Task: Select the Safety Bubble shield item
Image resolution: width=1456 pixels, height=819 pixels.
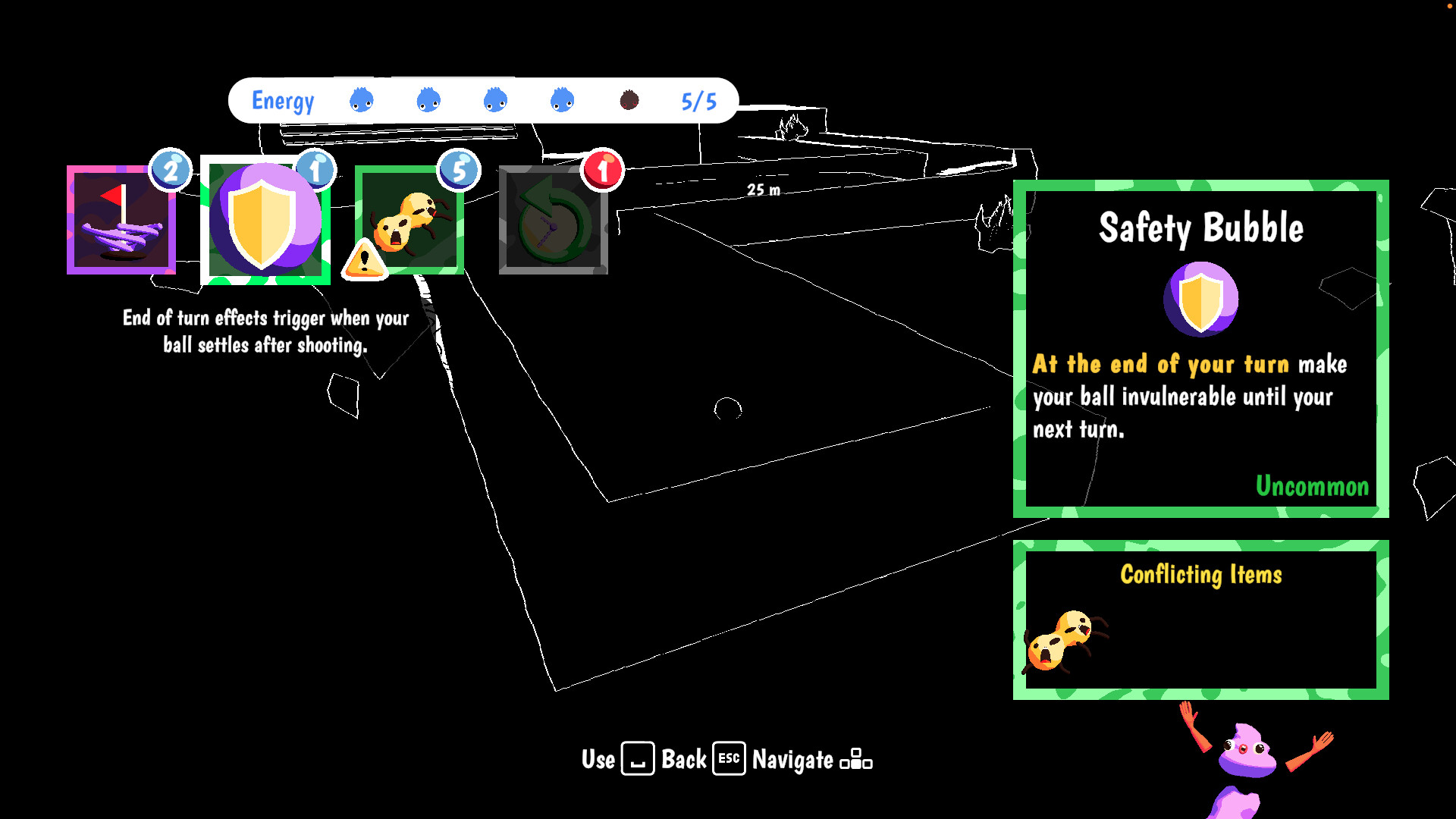Action: click(x=266, y=221)
